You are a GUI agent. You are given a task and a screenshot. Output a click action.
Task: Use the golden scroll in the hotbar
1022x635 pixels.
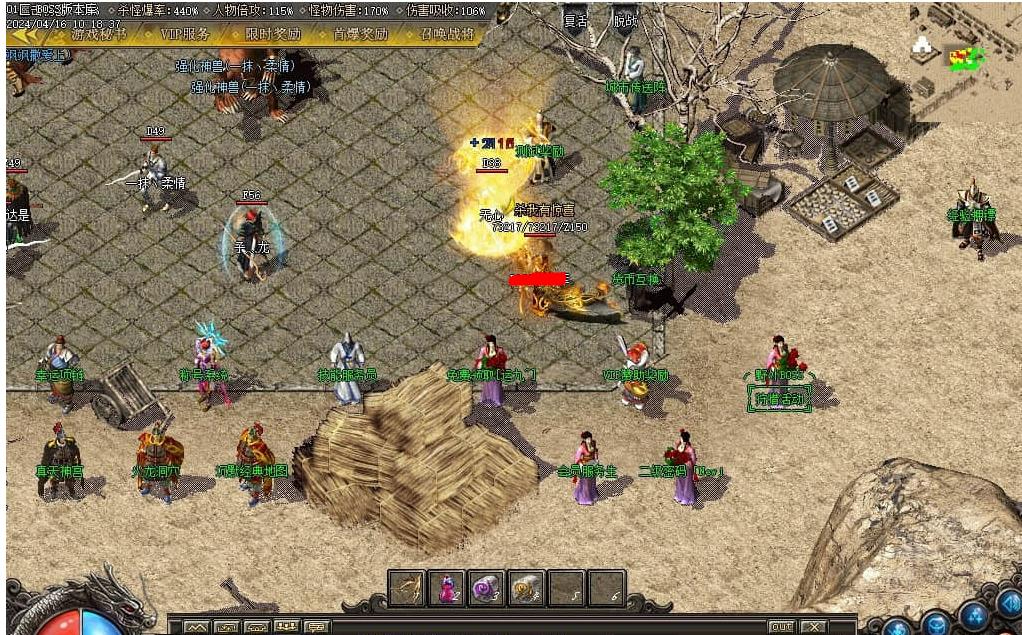526,588
